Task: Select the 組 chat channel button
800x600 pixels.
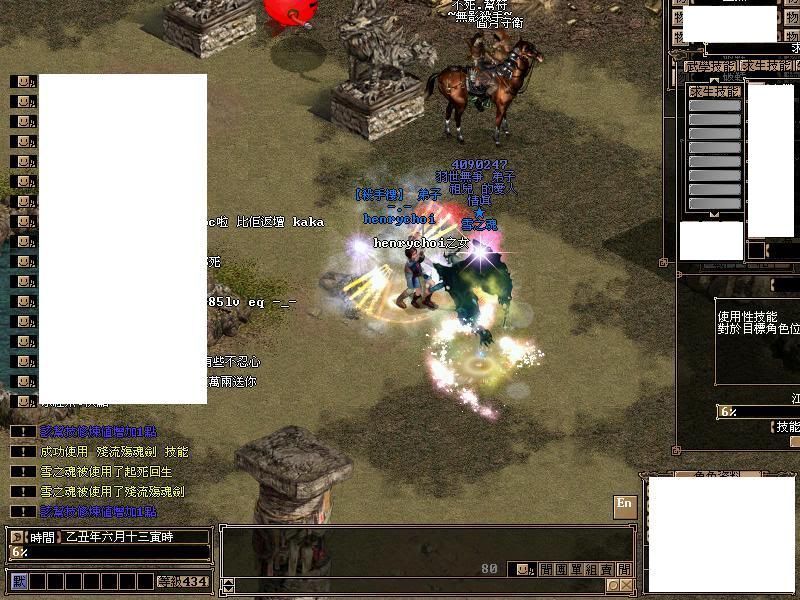Action: click(x=593, y=569)
